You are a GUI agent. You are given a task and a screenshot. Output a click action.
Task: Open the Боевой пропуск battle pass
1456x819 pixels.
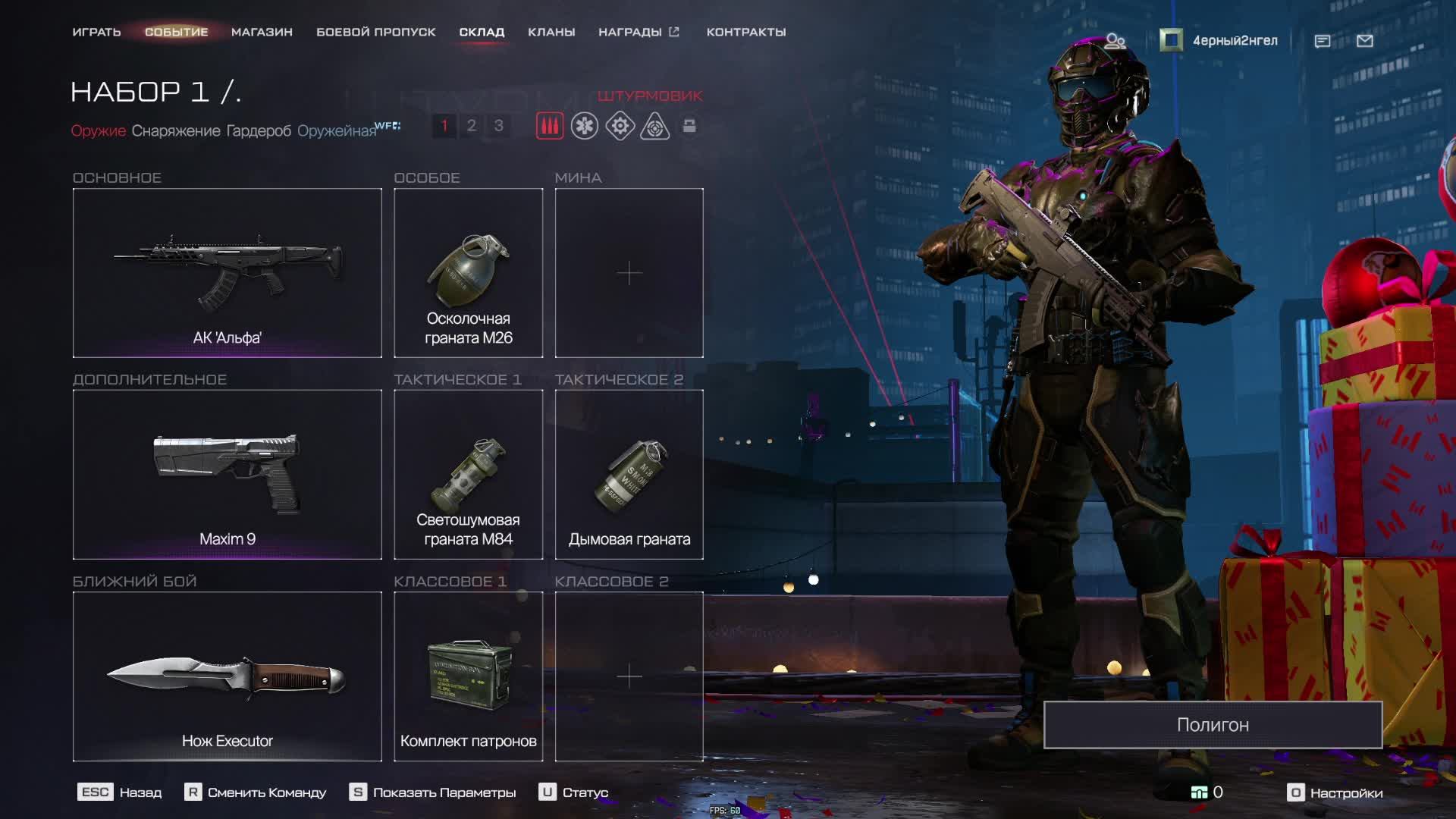click(375, 32)
